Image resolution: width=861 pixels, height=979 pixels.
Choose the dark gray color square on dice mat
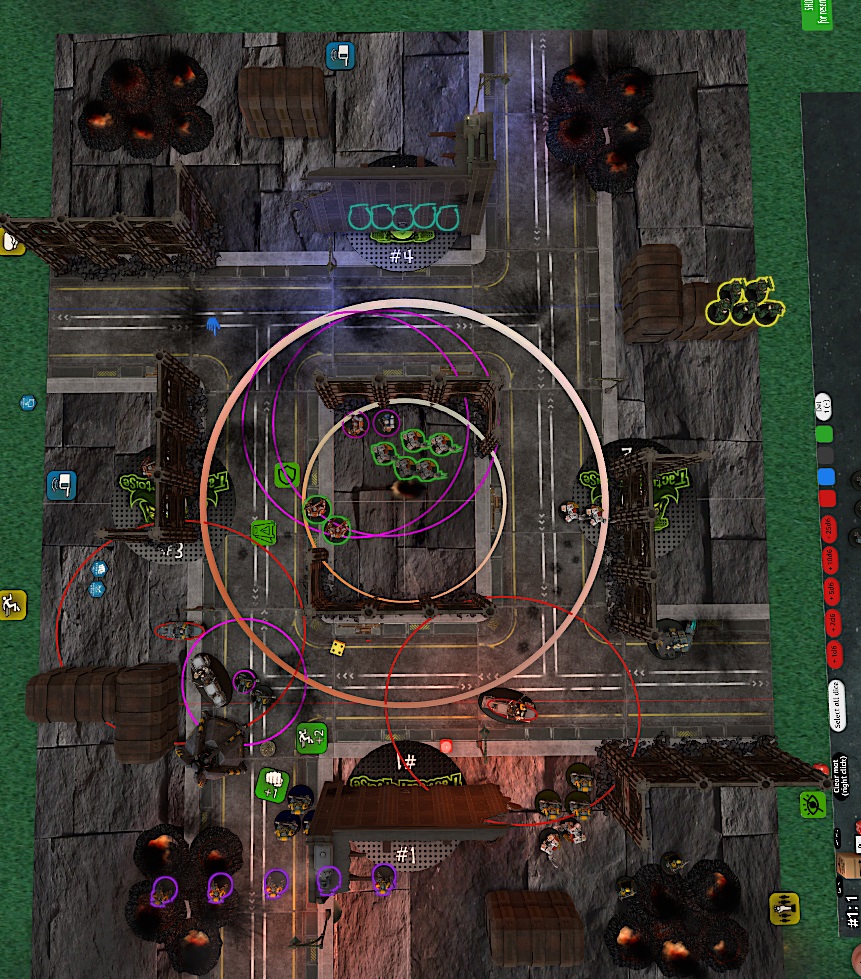(825, 457)
